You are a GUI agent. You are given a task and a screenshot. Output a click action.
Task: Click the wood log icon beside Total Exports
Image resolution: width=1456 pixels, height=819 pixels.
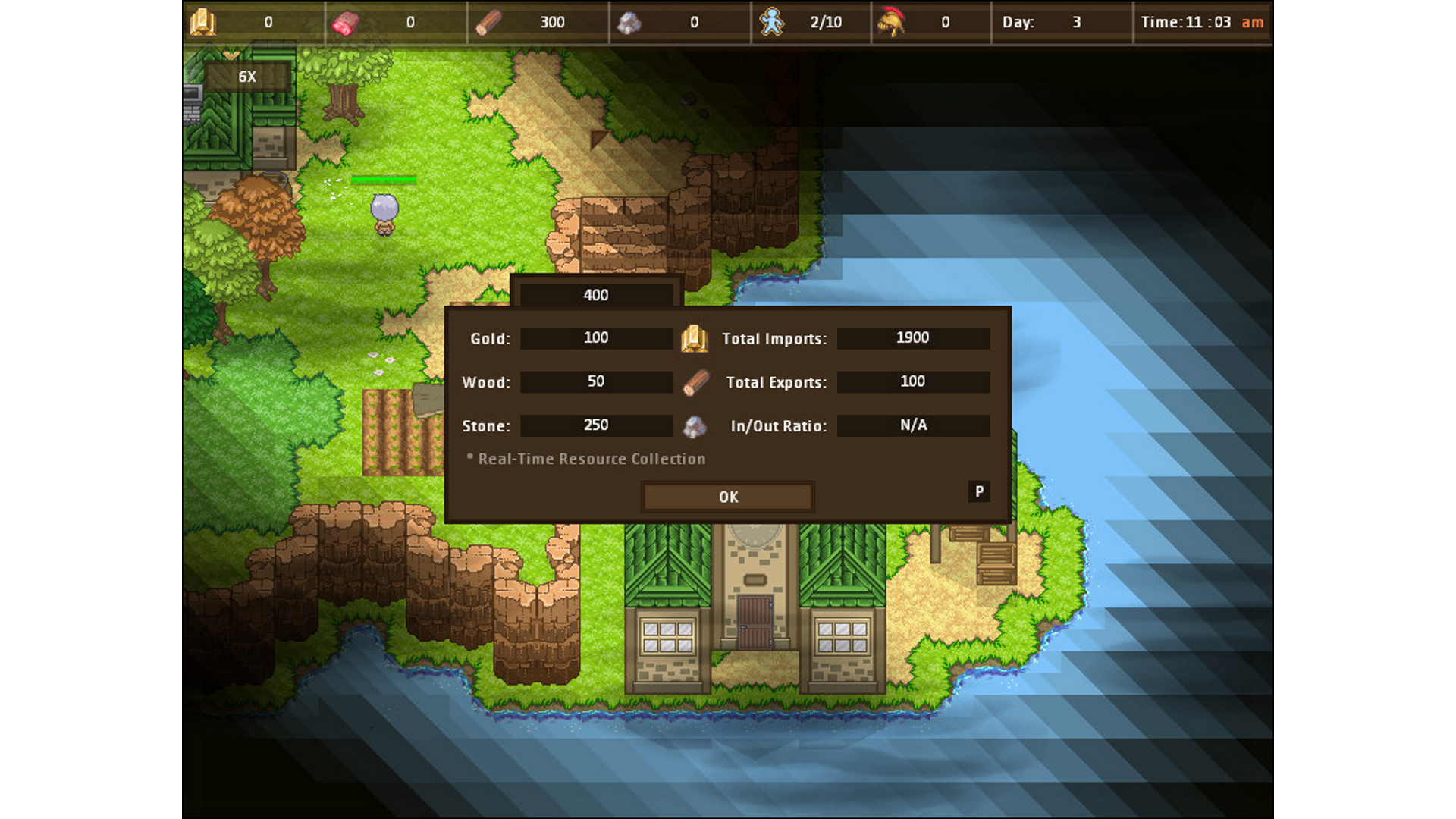point(695,382)
